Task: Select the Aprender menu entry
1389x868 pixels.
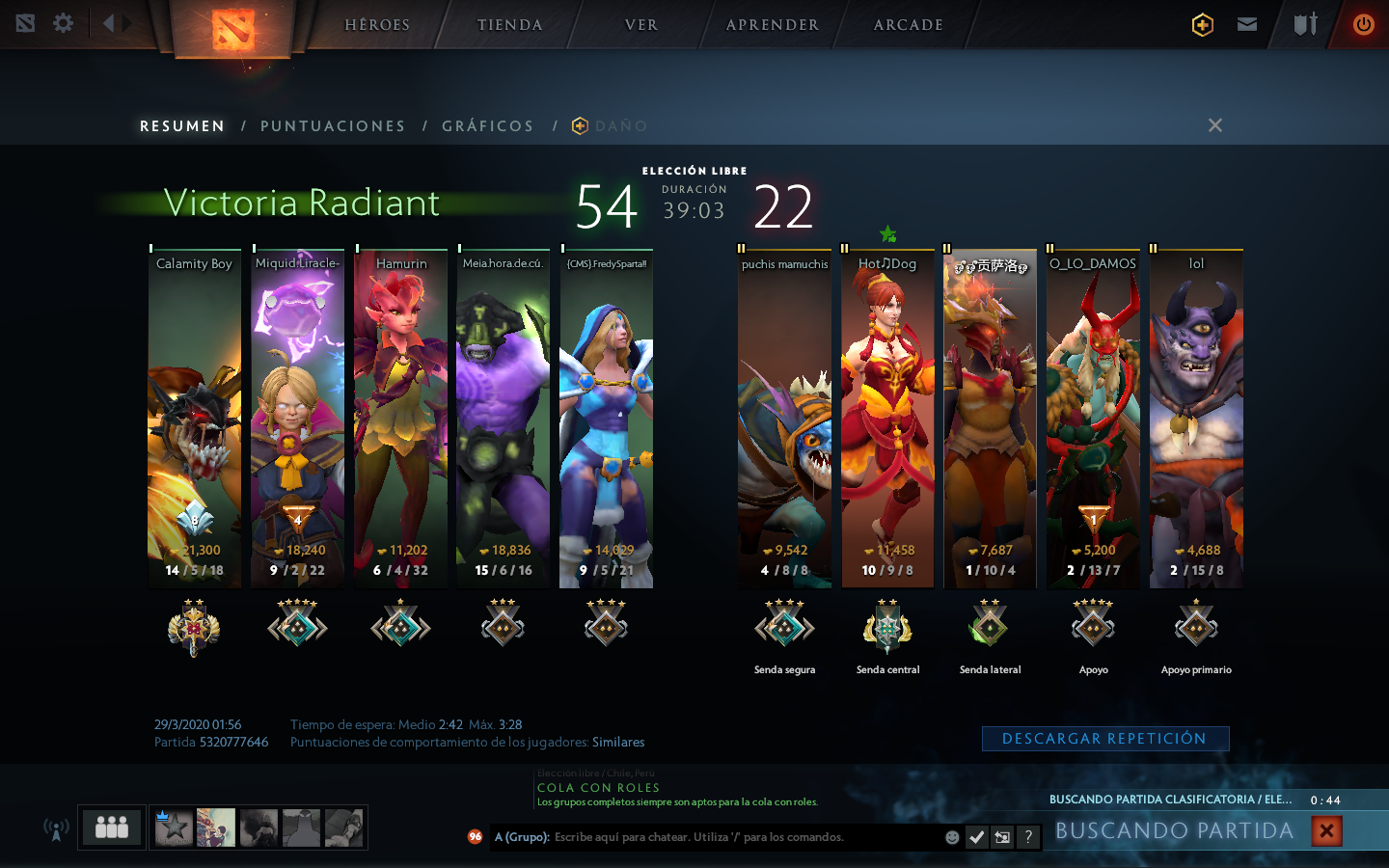Action: pos(772,25)
